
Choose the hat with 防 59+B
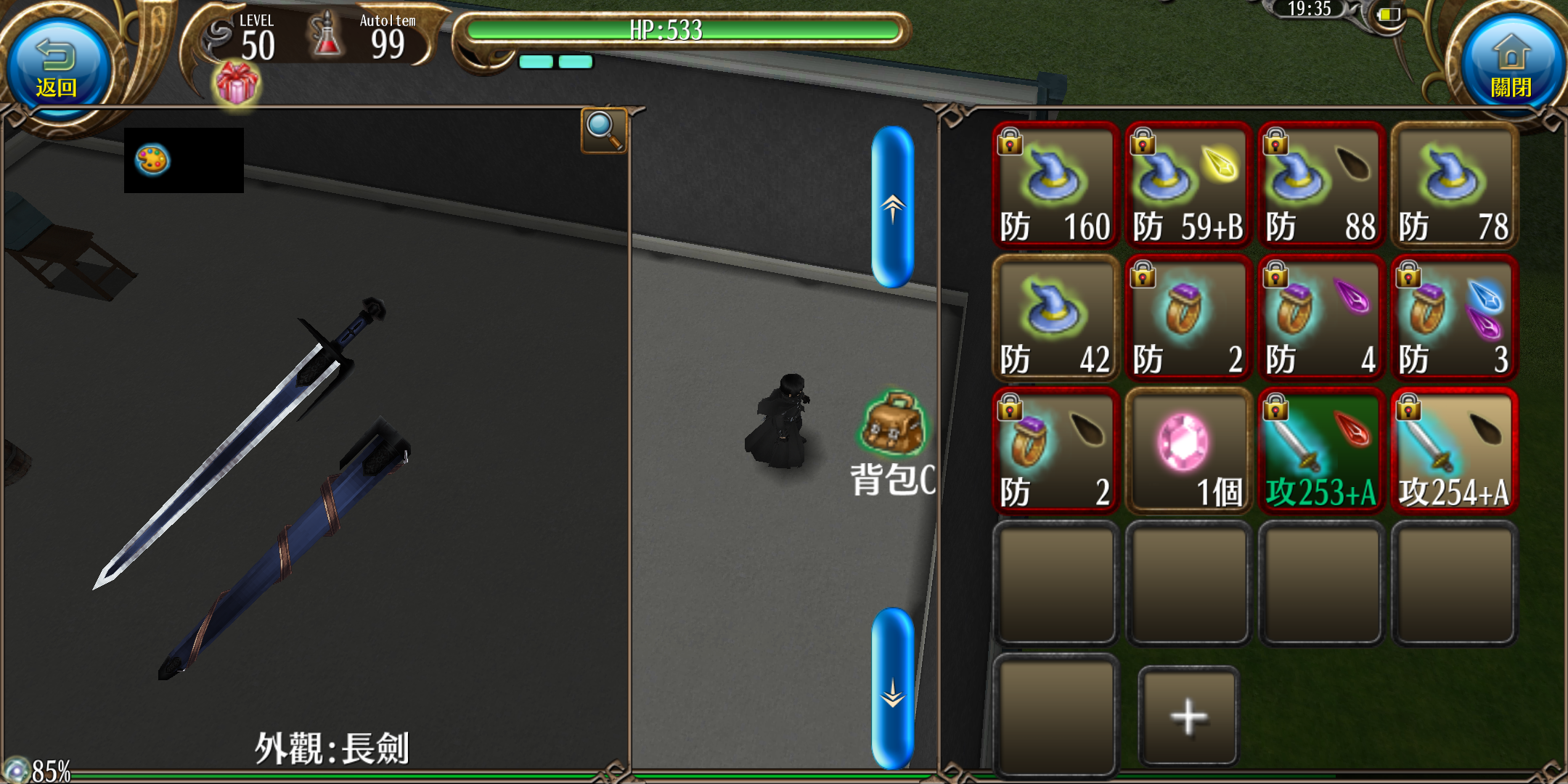point(1188,186)
